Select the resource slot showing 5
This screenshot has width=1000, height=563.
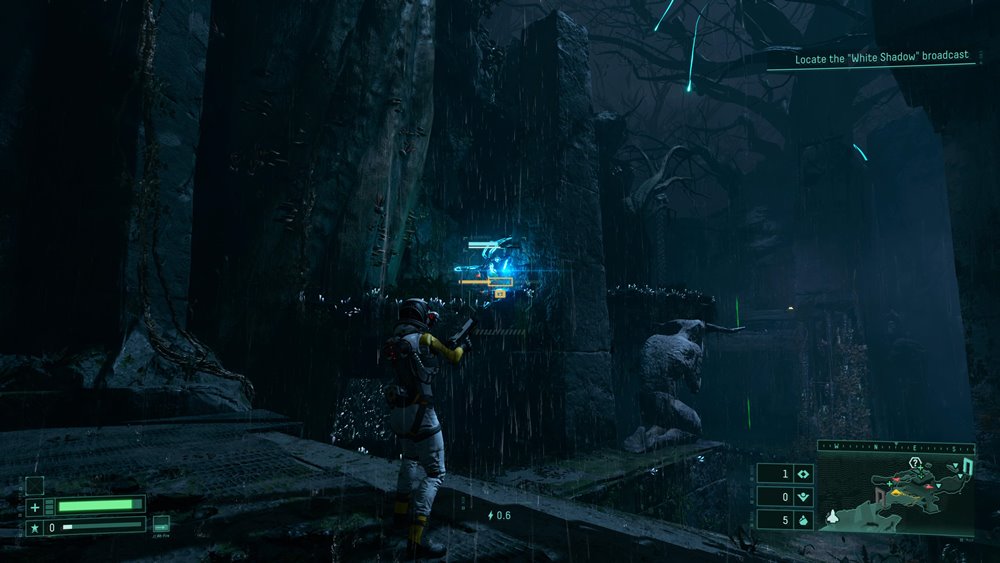coord(784,520)
